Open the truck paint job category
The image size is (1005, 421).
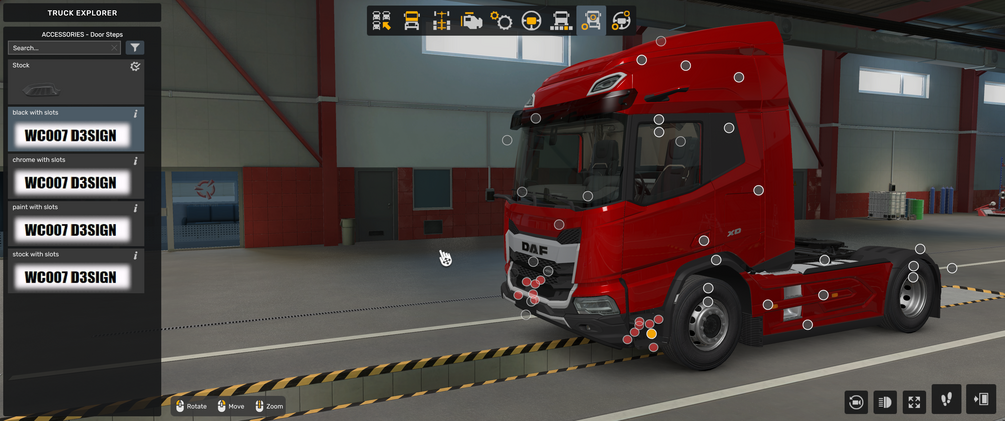click(x=562, y=20)
